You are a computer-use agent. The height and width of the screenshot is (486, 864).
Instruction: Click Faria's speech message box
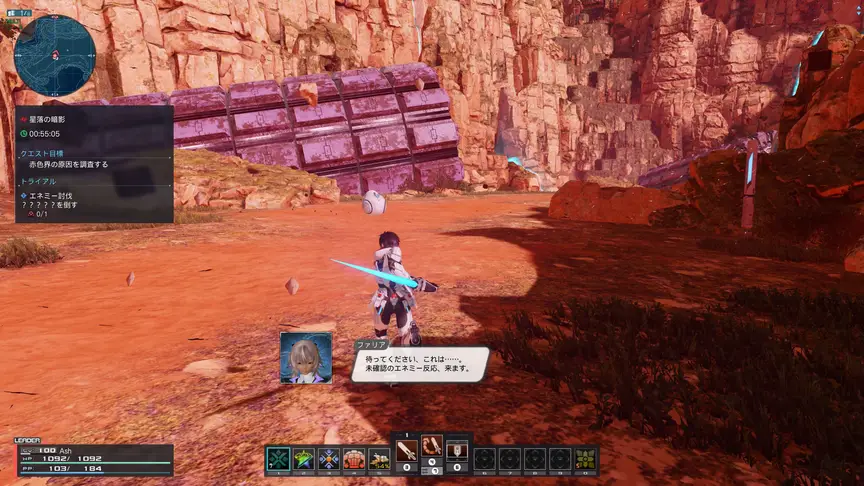(x=420, y=364)
